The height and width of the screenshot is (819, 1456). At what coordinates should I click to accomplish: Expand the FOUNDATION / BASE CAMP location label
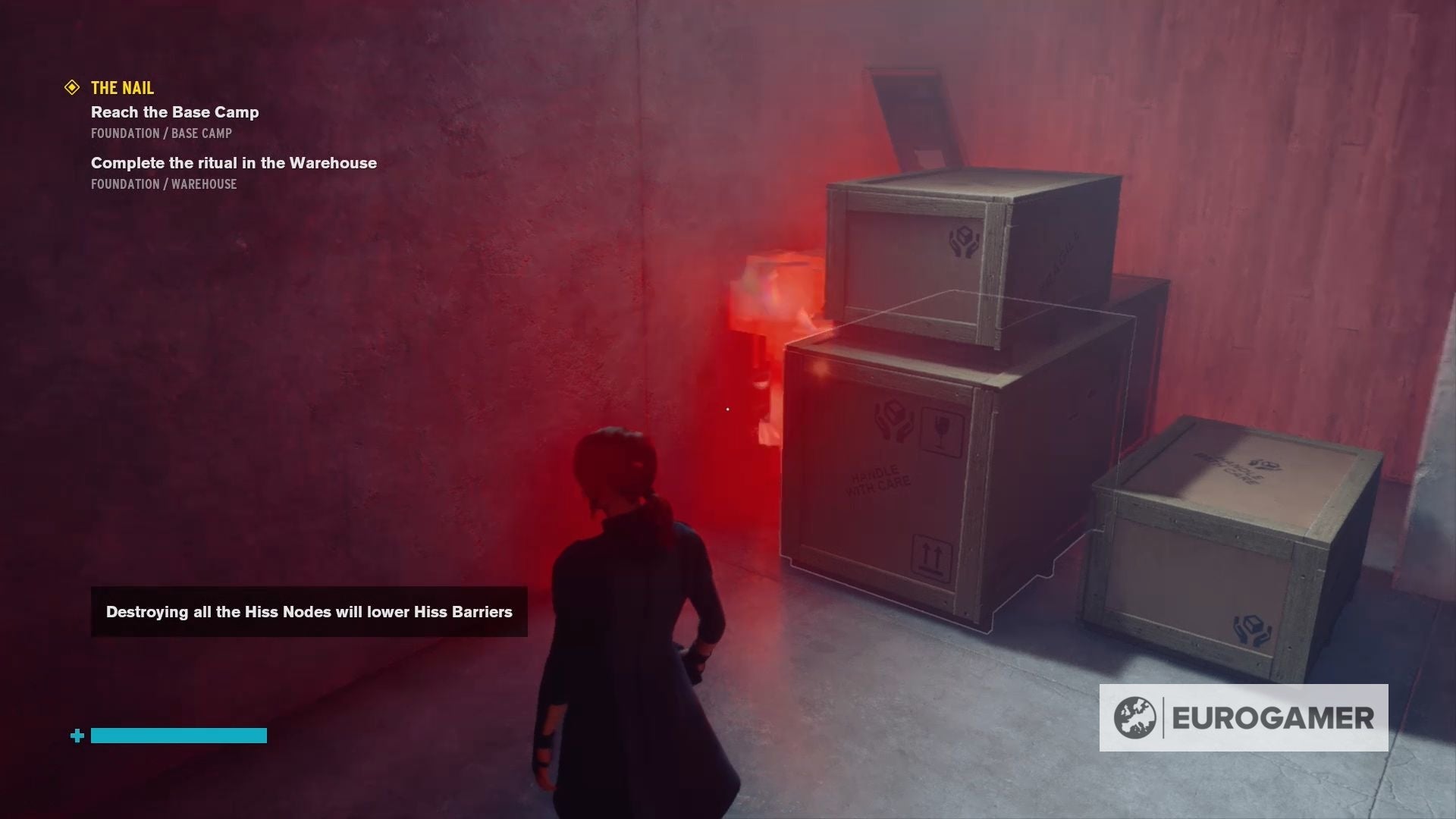161,133
